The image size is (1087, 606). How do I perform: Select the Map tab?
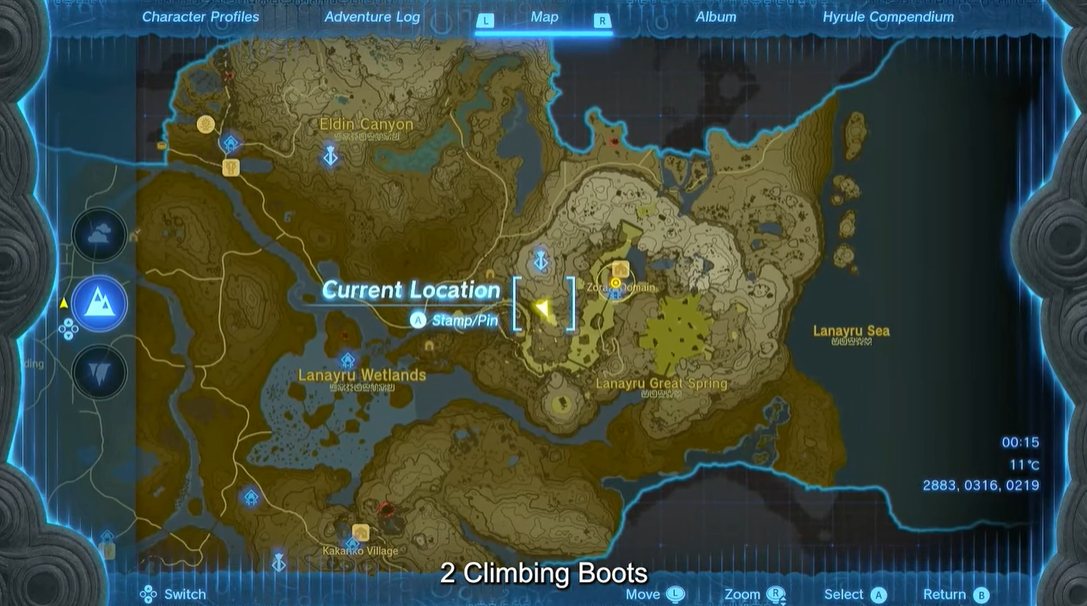coord(544,17)
